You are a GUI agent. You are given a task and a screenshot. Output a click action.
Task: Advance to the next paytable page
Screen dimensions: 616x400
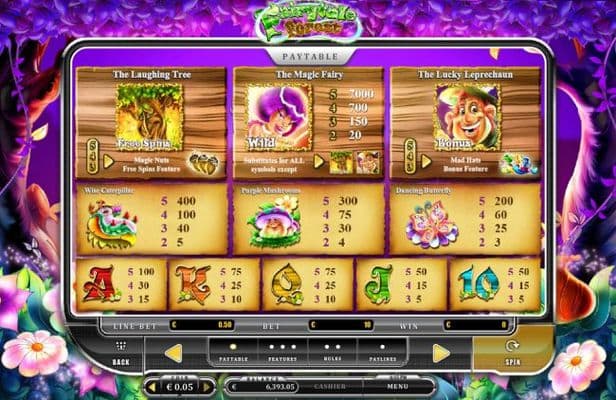point(441,352)
